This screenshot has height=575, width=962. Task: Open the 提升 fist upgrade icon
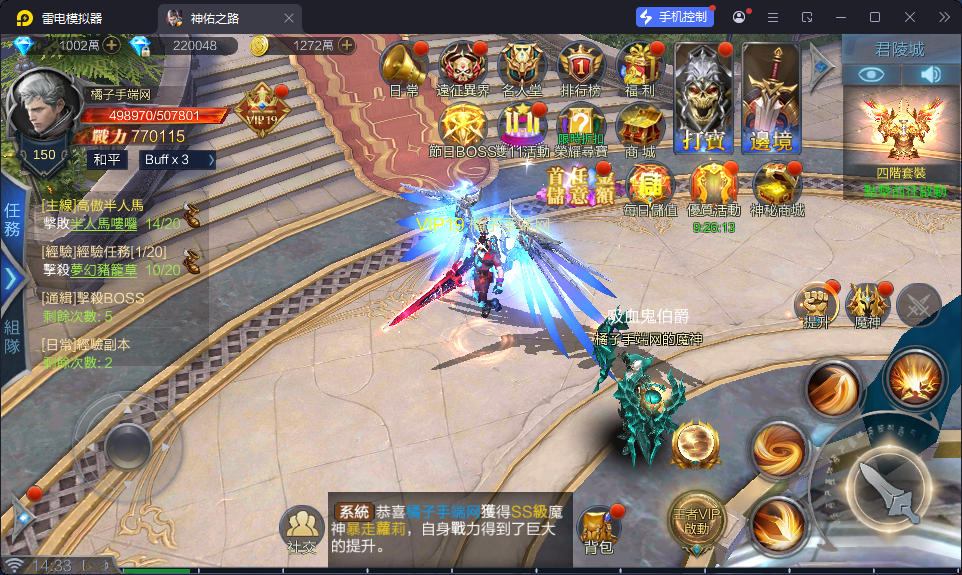pos(815,304)
